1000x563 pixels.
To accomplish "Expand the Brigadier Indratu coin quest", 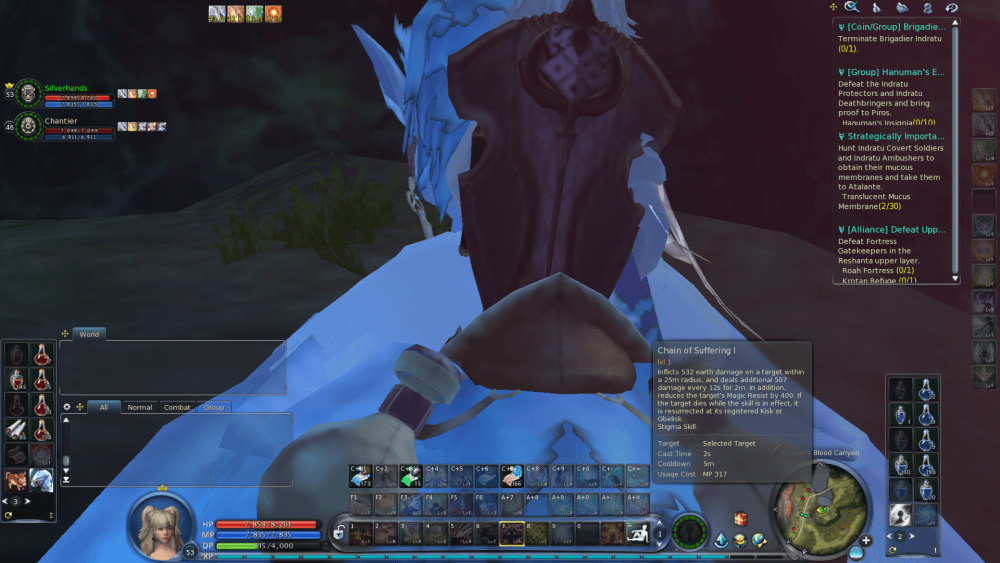I will pos(895,27).
